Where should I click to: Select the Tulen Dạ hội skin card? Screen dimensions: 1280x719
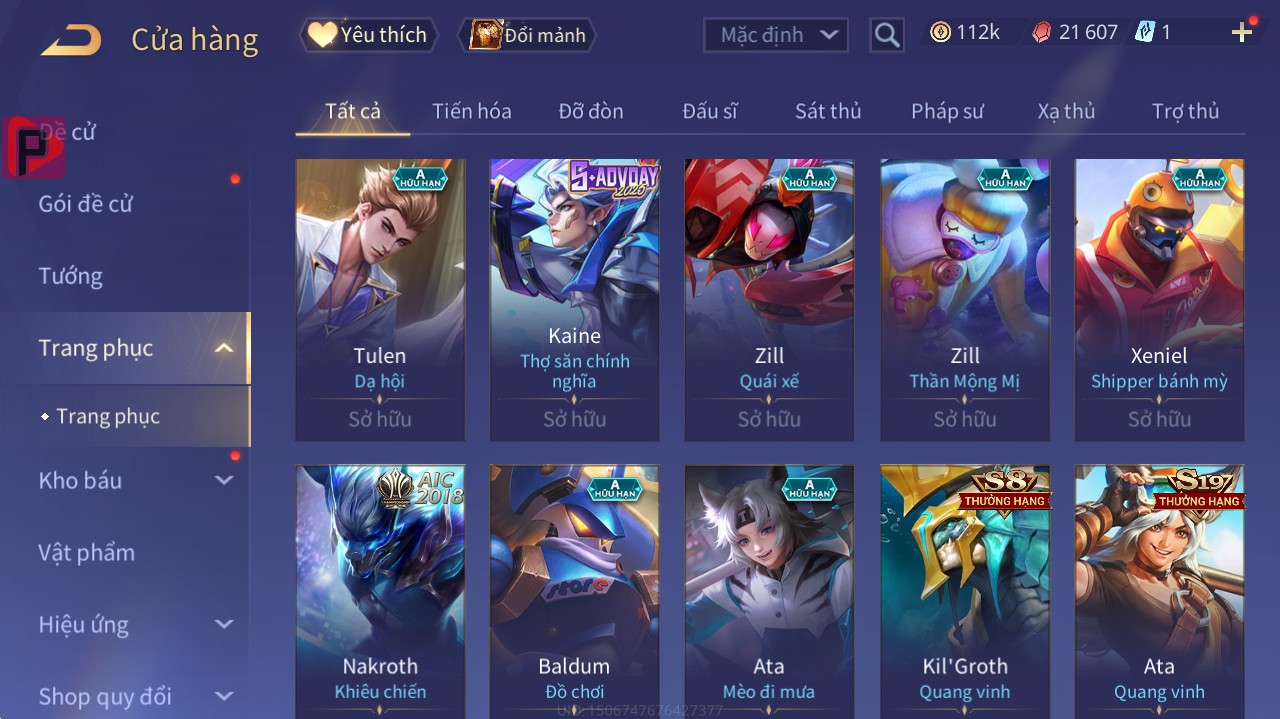point(380,300)
